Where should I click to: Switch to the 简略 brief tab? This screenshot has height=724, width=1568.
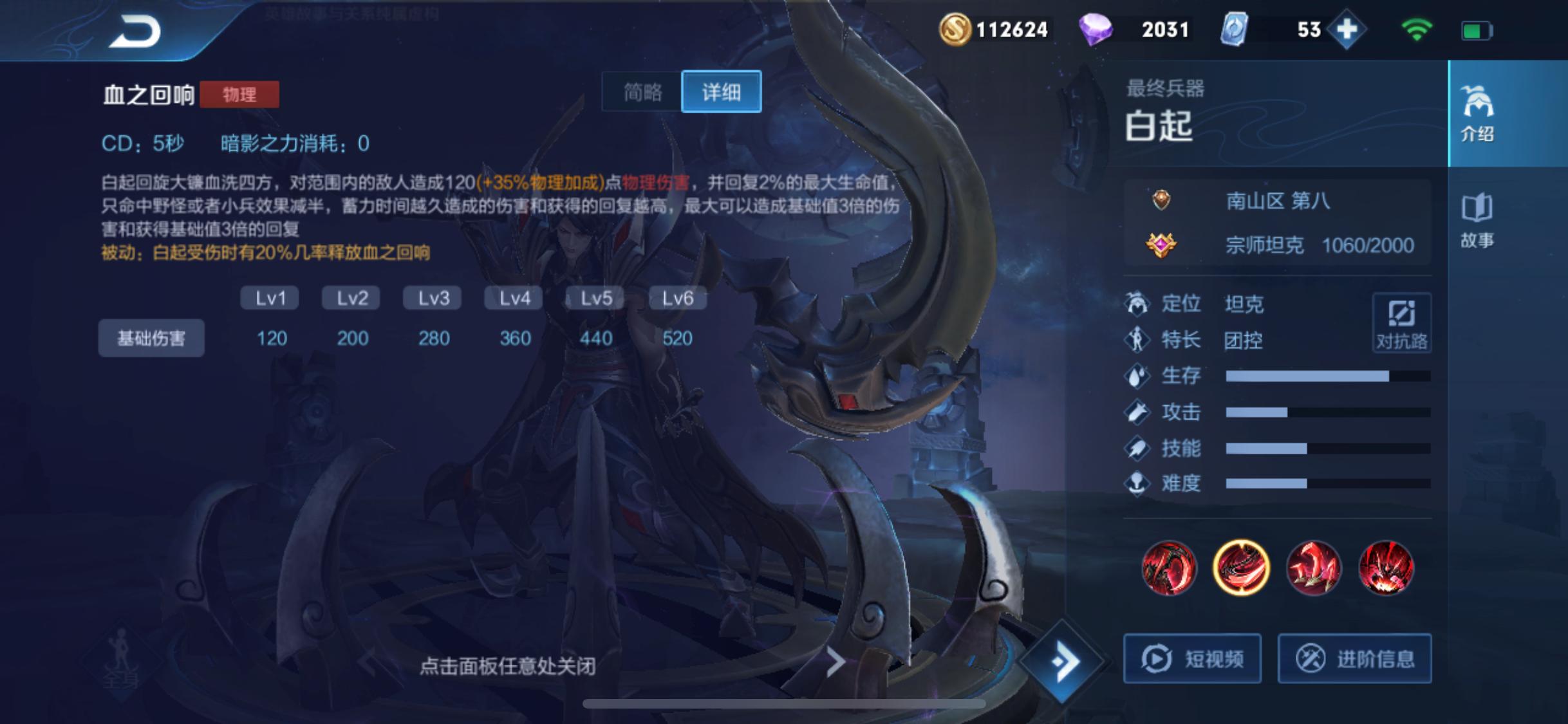[x=642, y=92]
